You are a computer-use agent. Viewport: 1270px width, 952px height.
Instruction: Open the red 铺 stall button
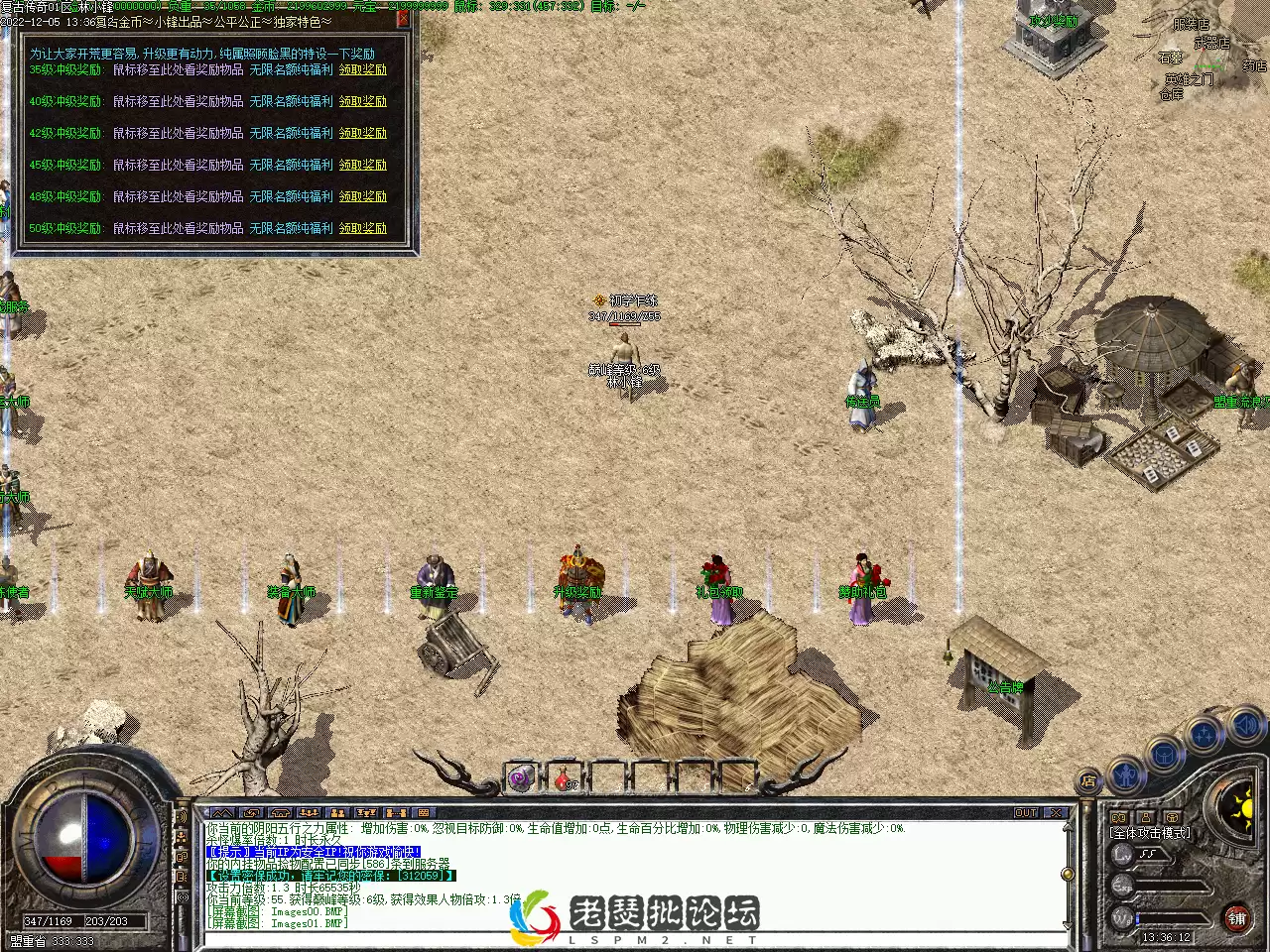1236,918
